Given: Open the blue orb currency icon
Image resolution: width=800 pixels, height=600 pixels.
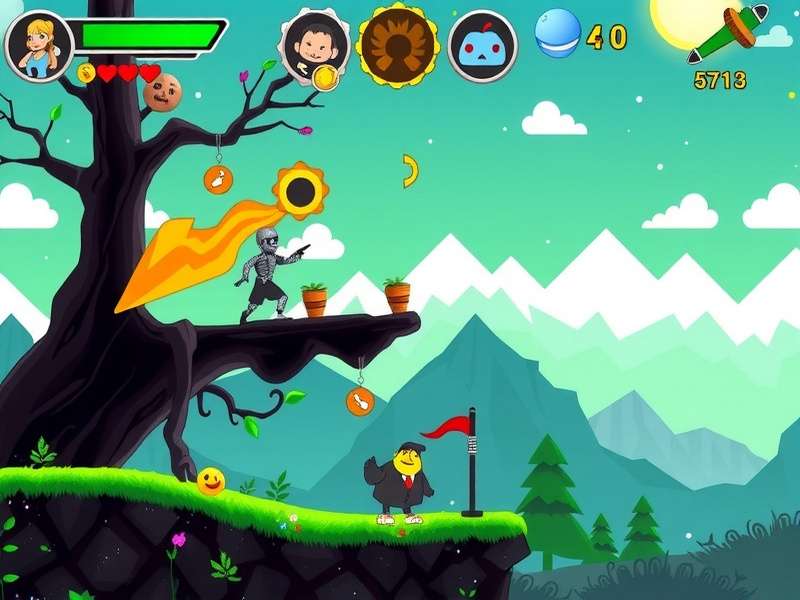Looking at the screenshot, I should pyautogui.click(x=557, y=33).
